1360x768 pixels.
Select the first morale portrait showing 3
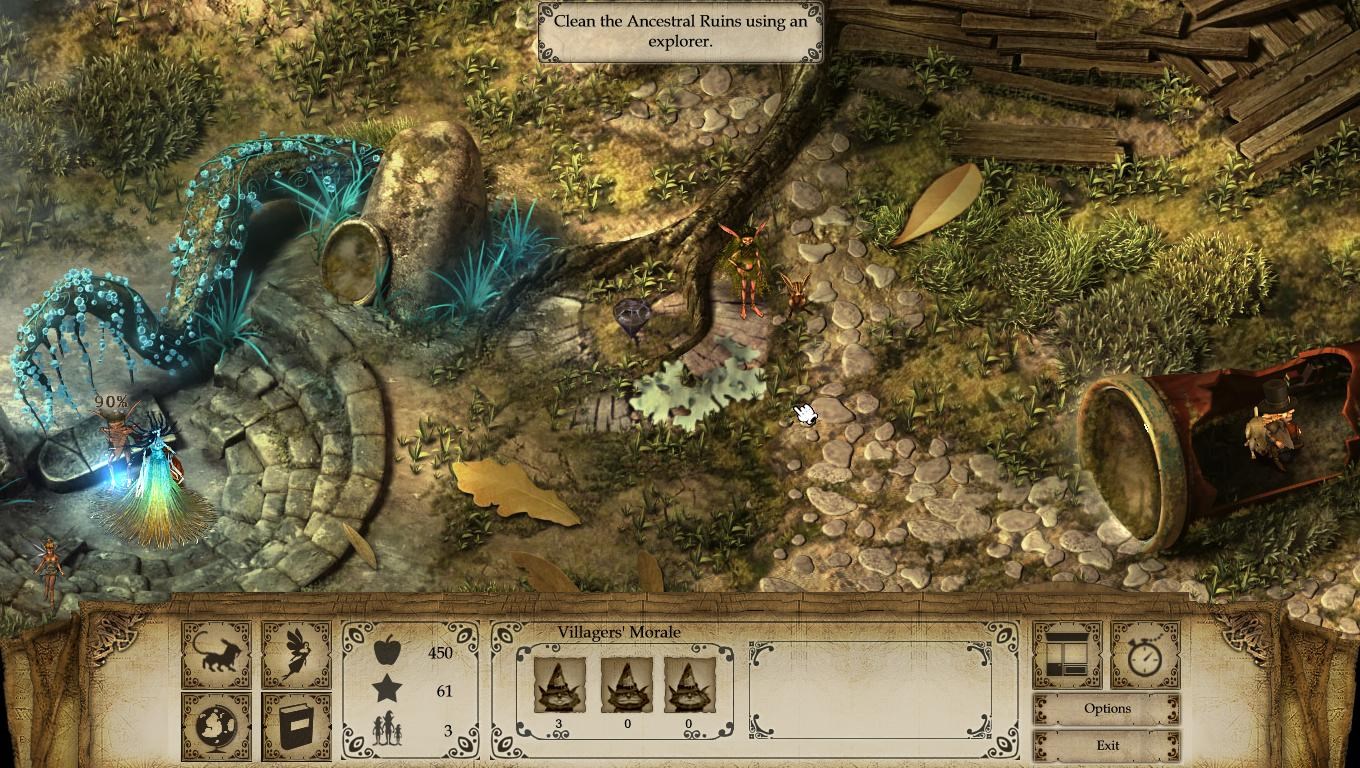click(558, 685)
